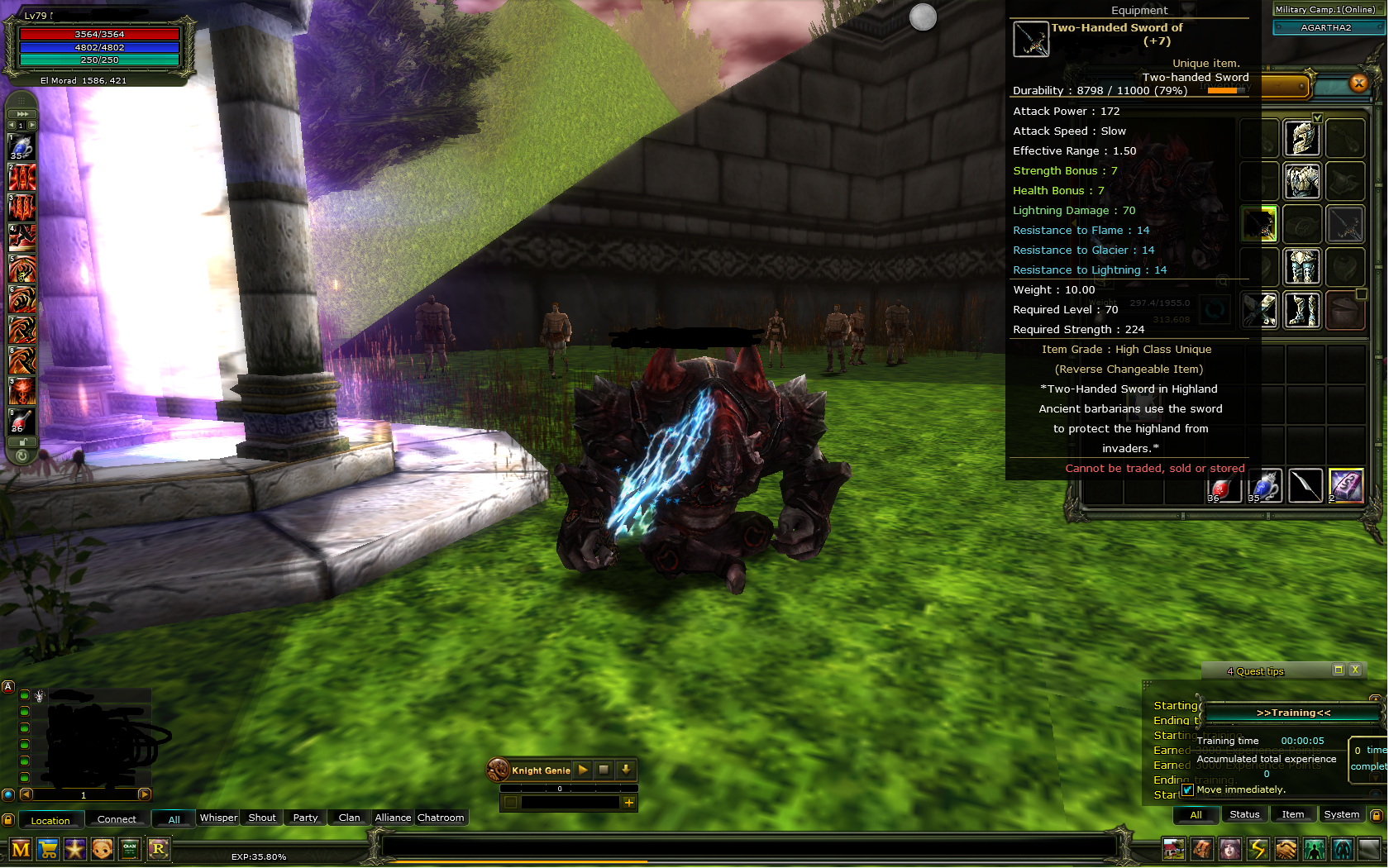Adjust the minimap zoom slider

point(83,794)
